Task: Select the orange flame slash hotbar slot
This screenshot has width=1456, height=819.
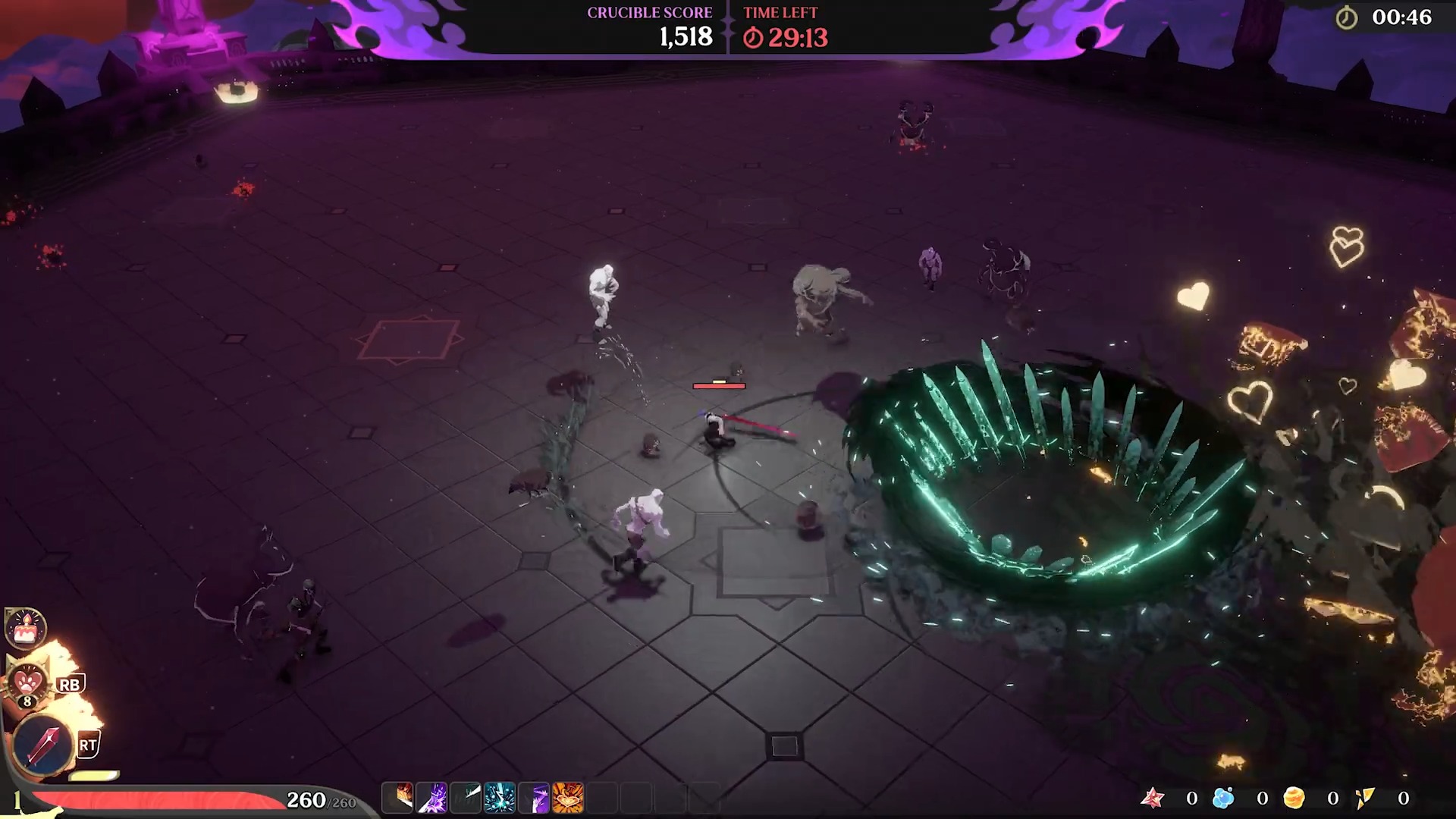Action: click(399, 798)
